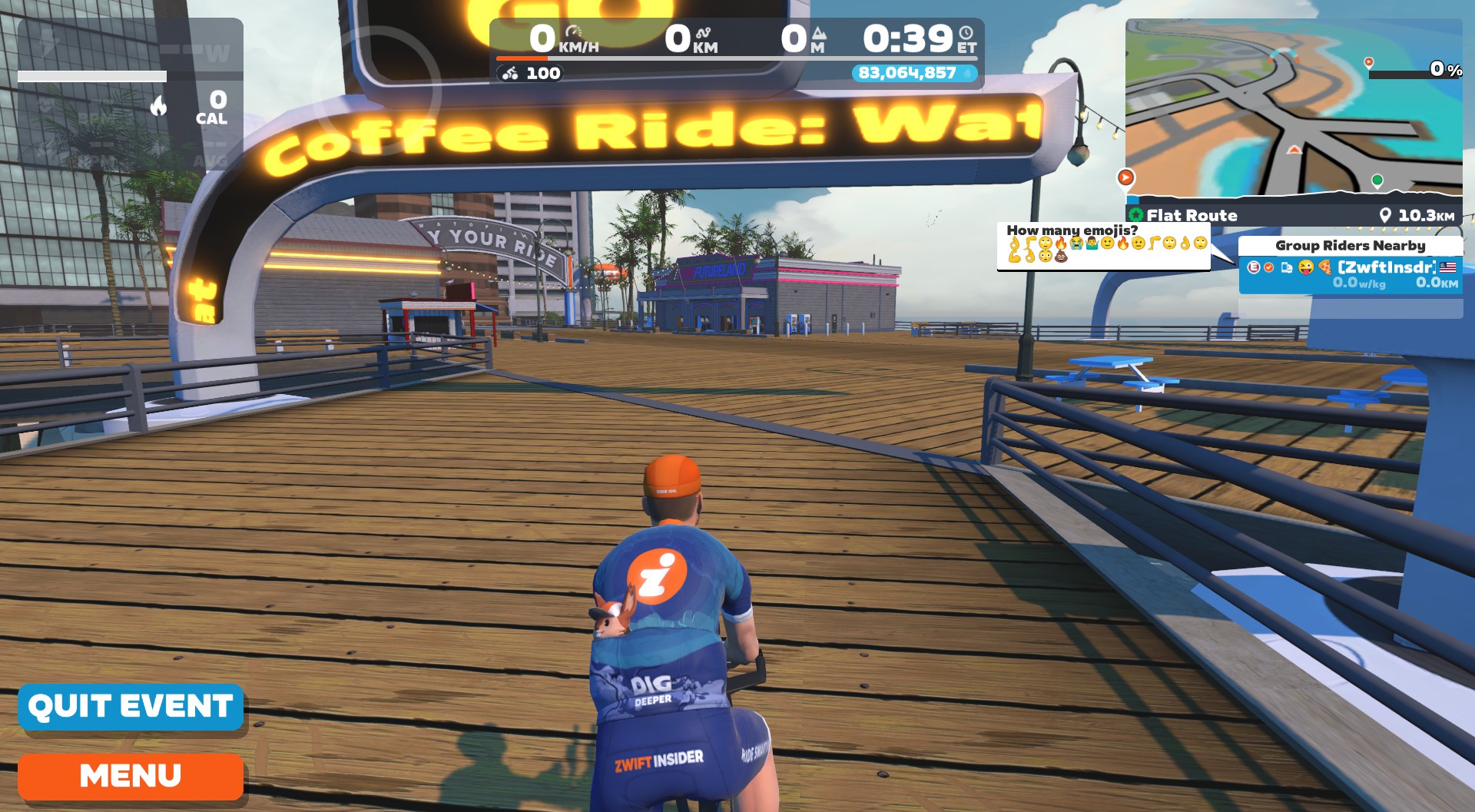Open the "How many emojis?" chat message
Screen dimensions: 1475x812
(x=1103, y=246)
